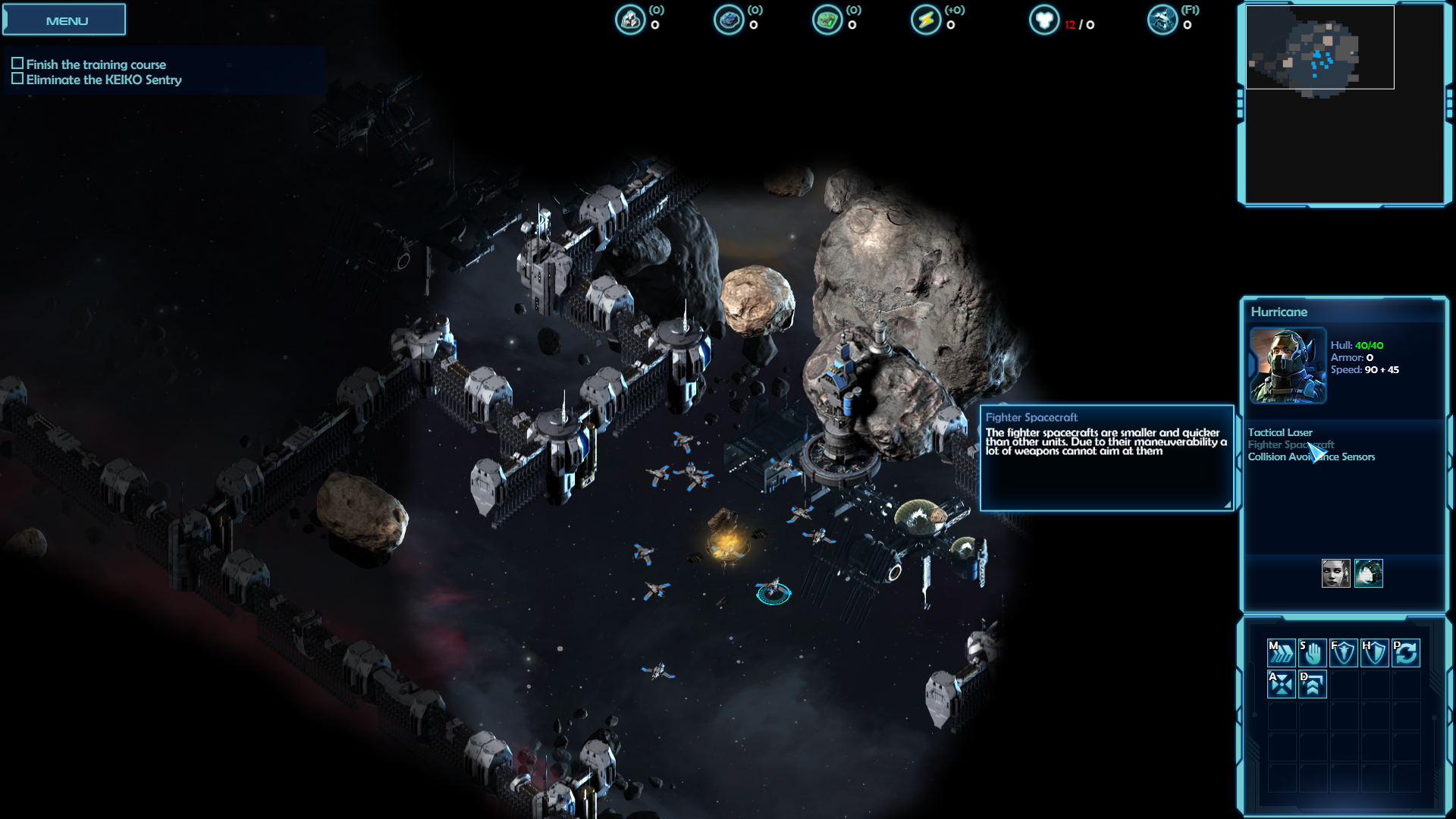
Task: Click the lightning bolt energy icon
Action: (x=925, y=20)
